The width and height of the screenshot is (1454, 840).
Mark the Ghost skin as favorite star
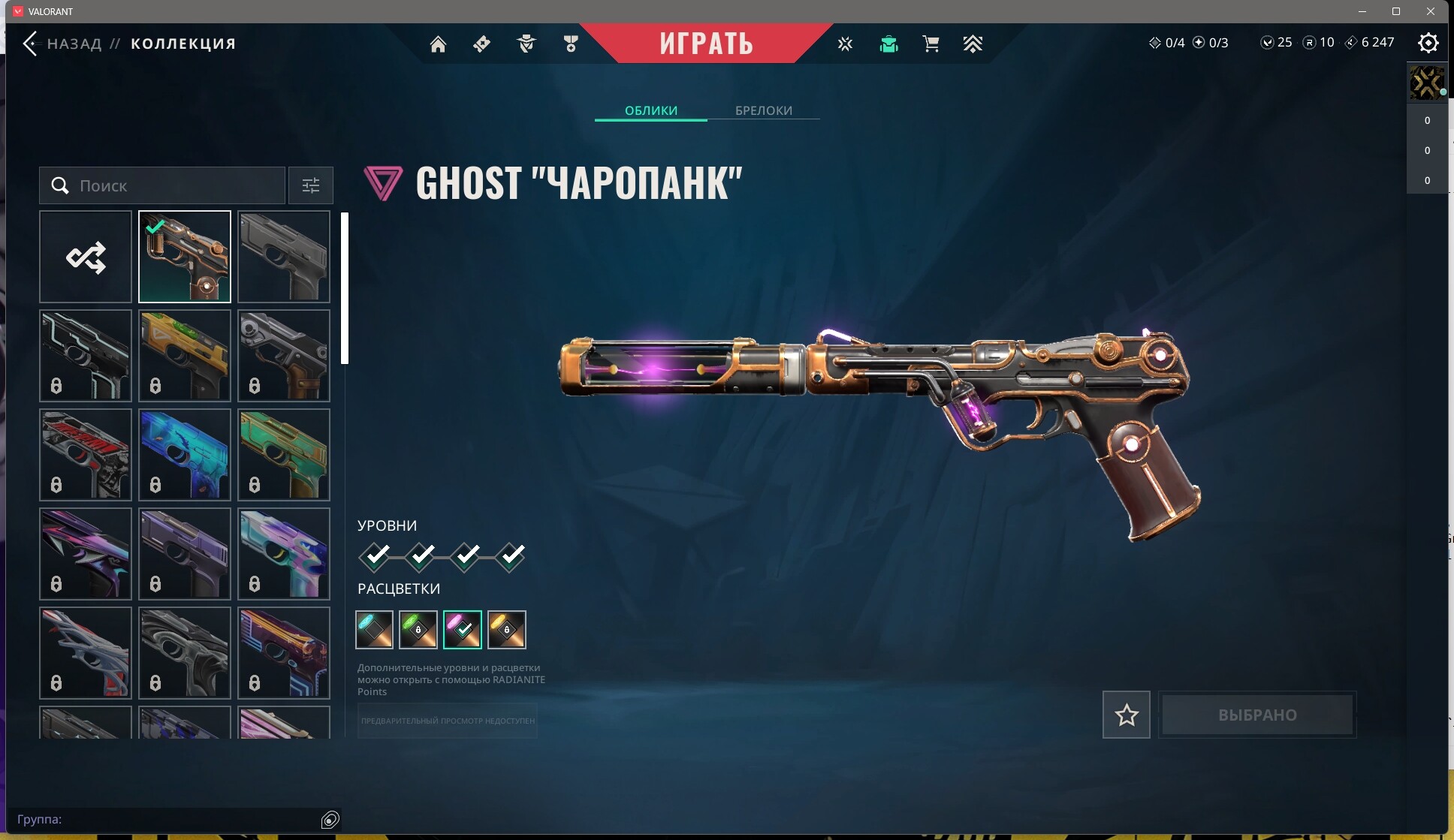click(1125, 714)
